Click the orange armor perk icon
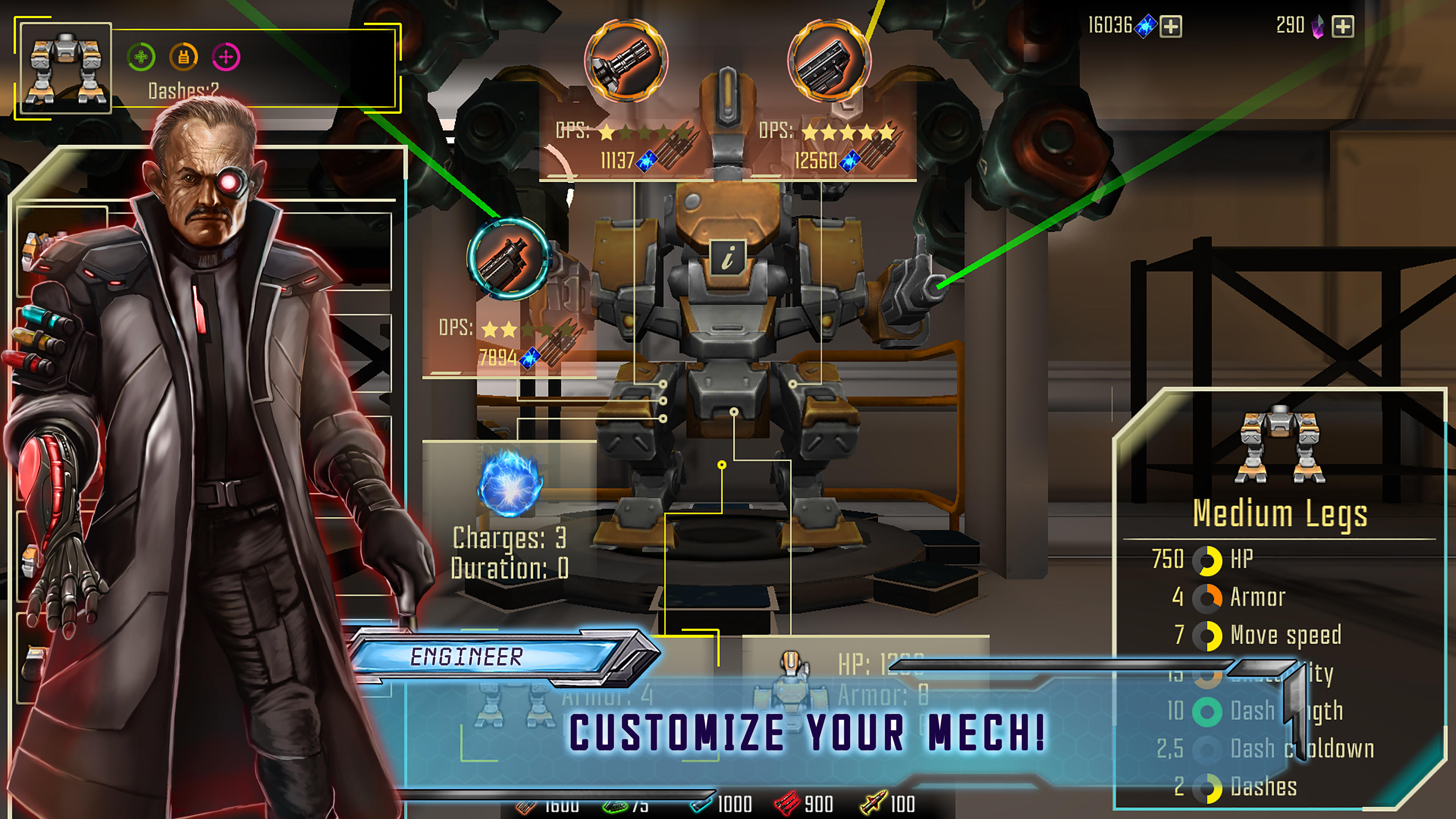 184,57
